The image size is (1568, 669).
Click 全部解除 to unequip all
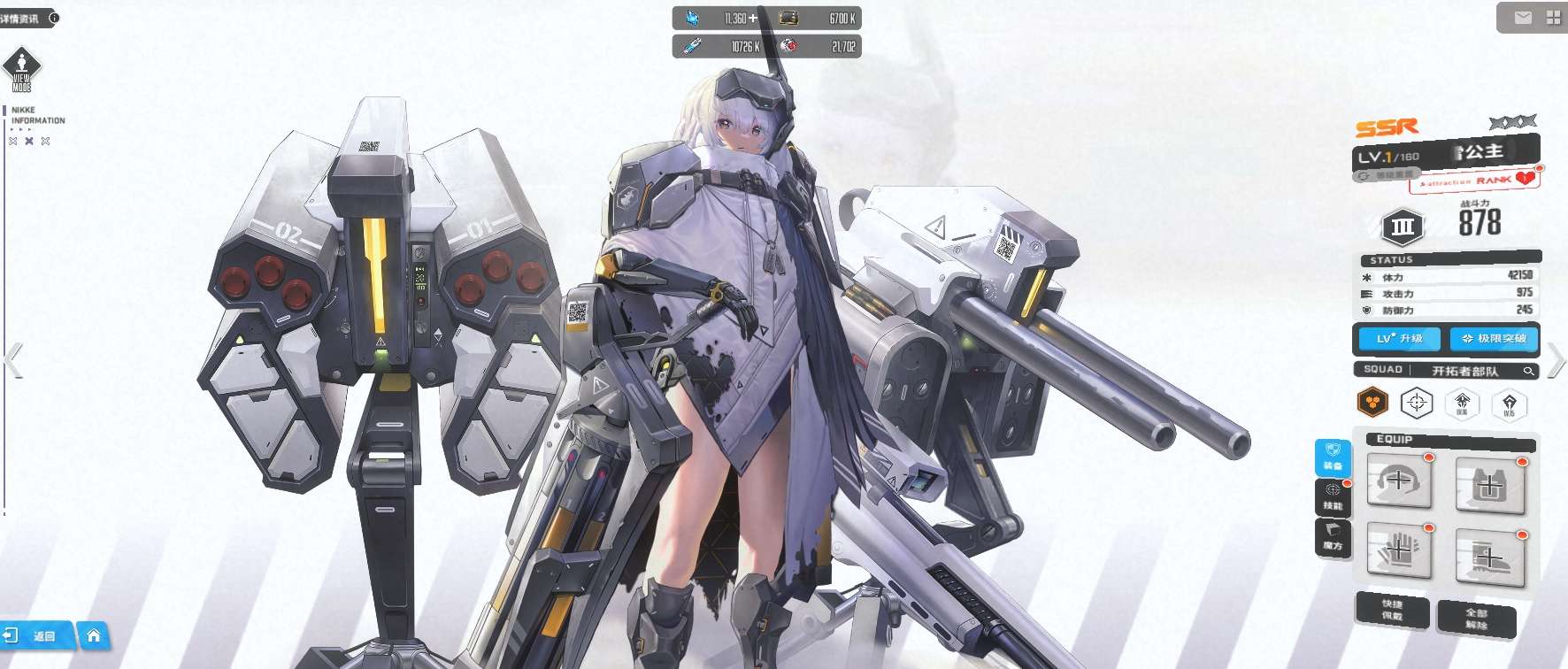[1476, 619]
